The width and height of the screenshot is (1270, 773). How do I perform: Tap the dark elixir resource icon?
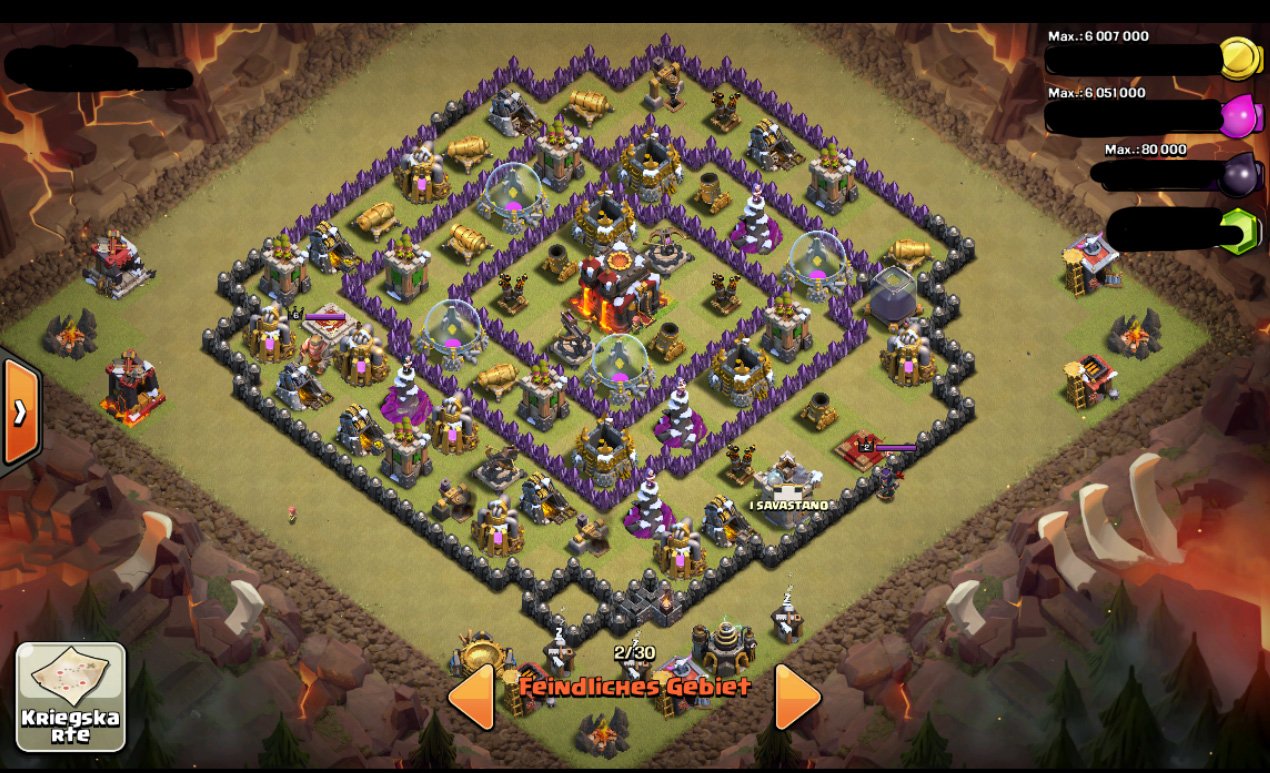click(x=1241, y=174)
